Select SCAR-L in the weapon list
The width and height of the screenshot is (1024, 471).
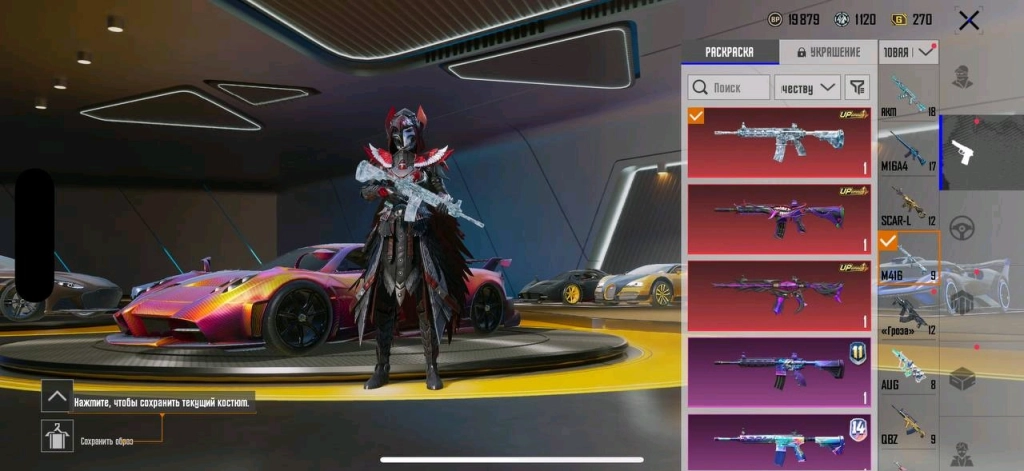click(908, 204)
